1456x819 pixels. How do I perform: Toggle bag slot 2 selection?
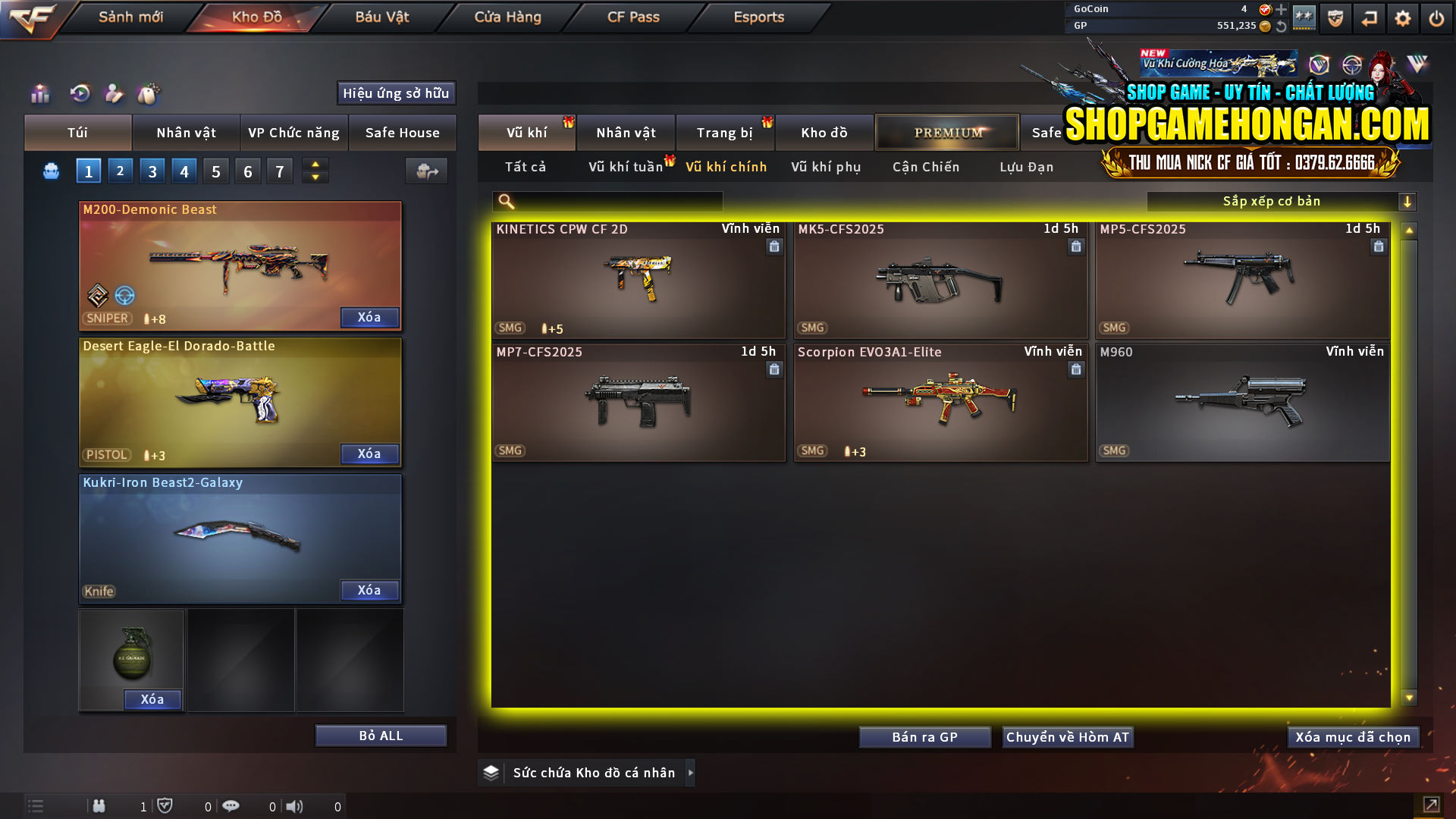tap(120, 171)
